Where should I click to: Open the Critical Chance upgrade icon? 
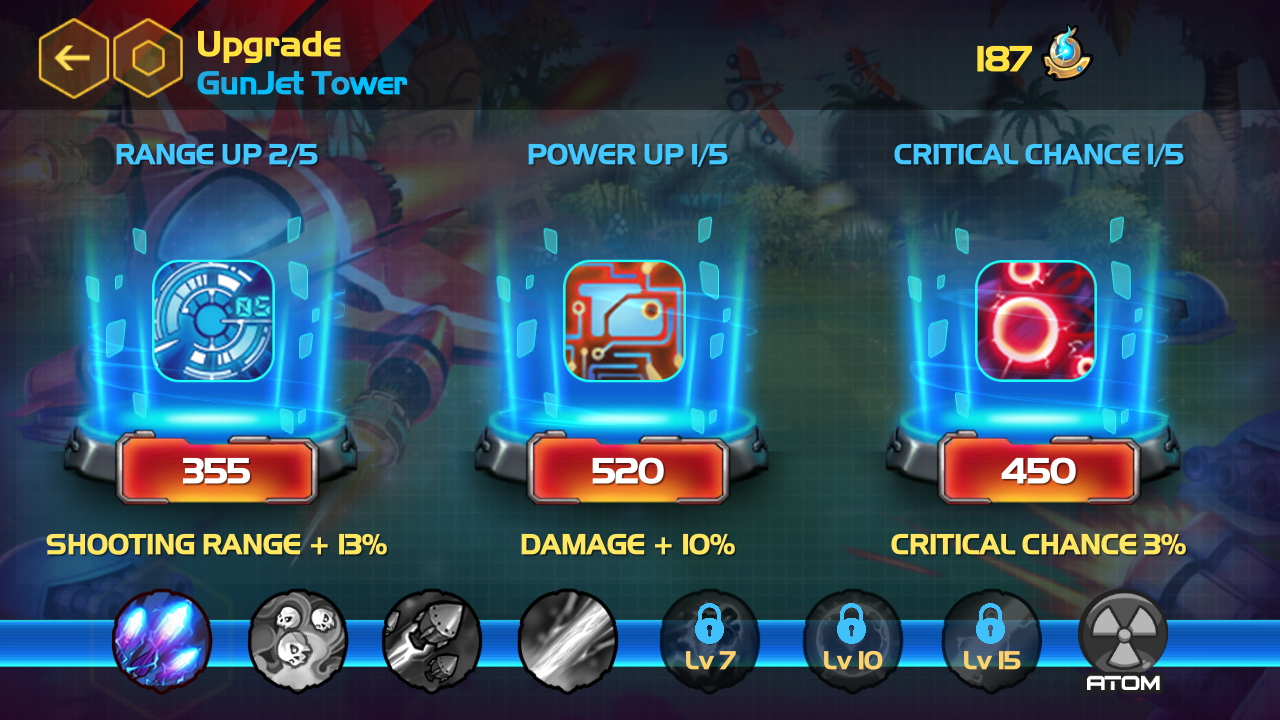click(1037, 320)
